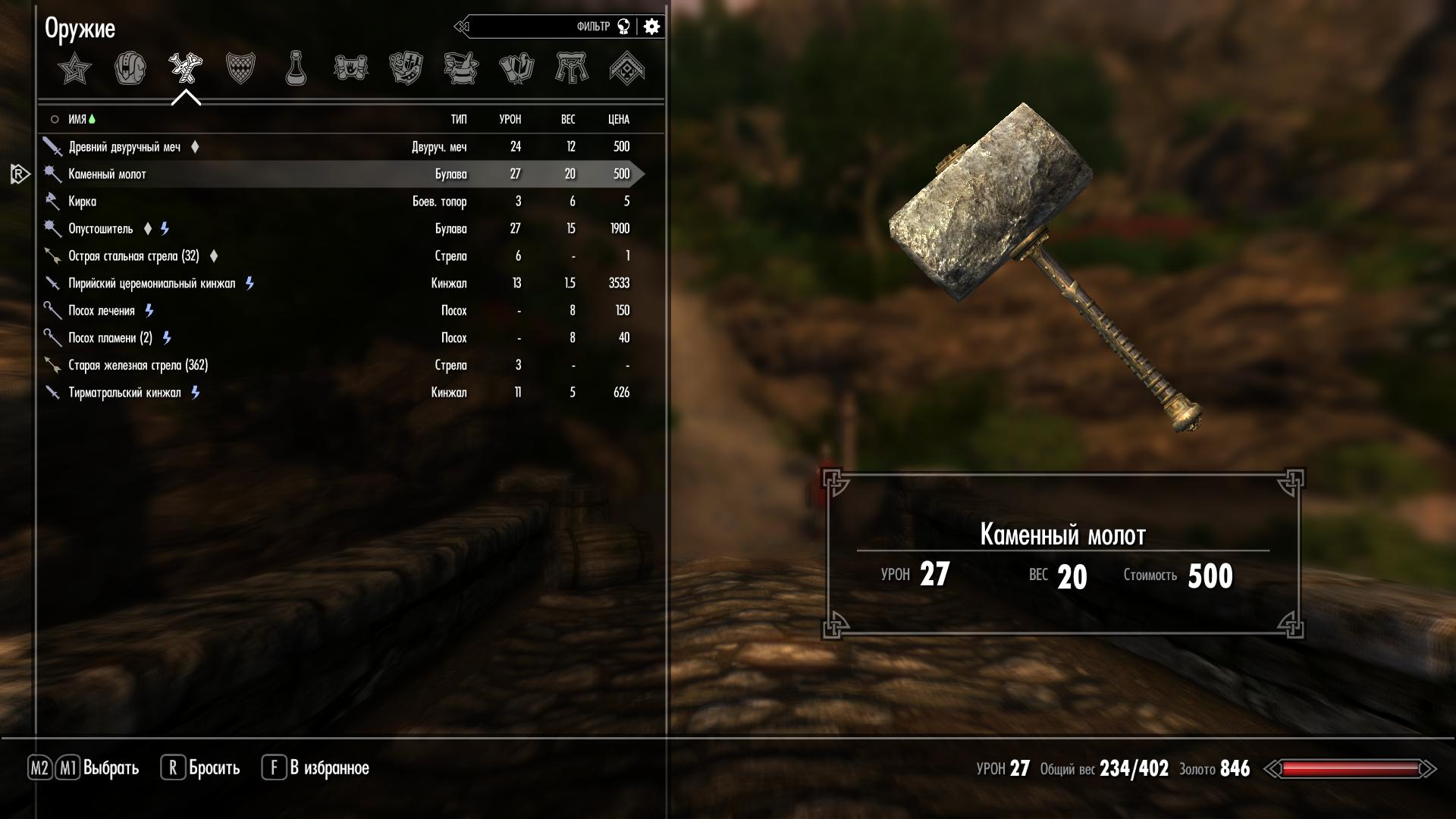Switch to the favorites star tab
The height and width of the screenshot is (819, 1456).
point(74,69)
